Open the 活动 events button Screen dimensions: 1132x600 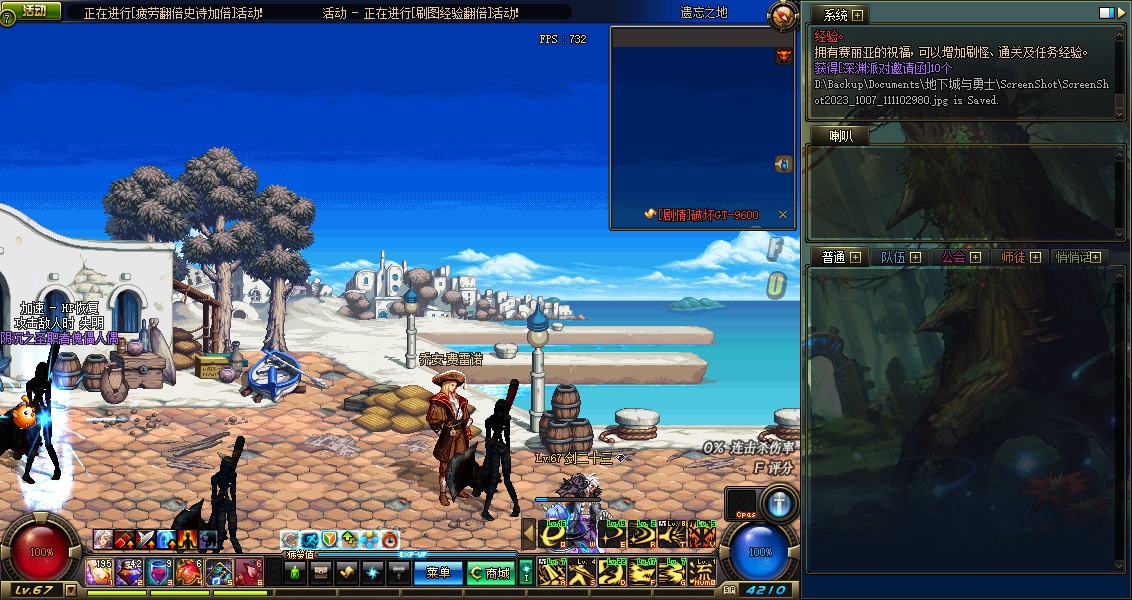click(x=33, y=10)
